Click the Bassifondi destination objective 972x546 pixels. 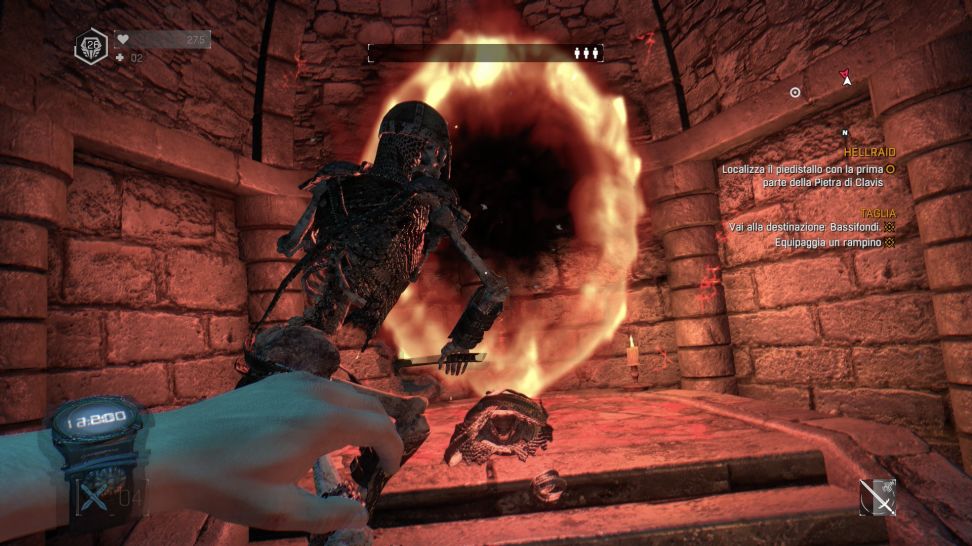805,229
